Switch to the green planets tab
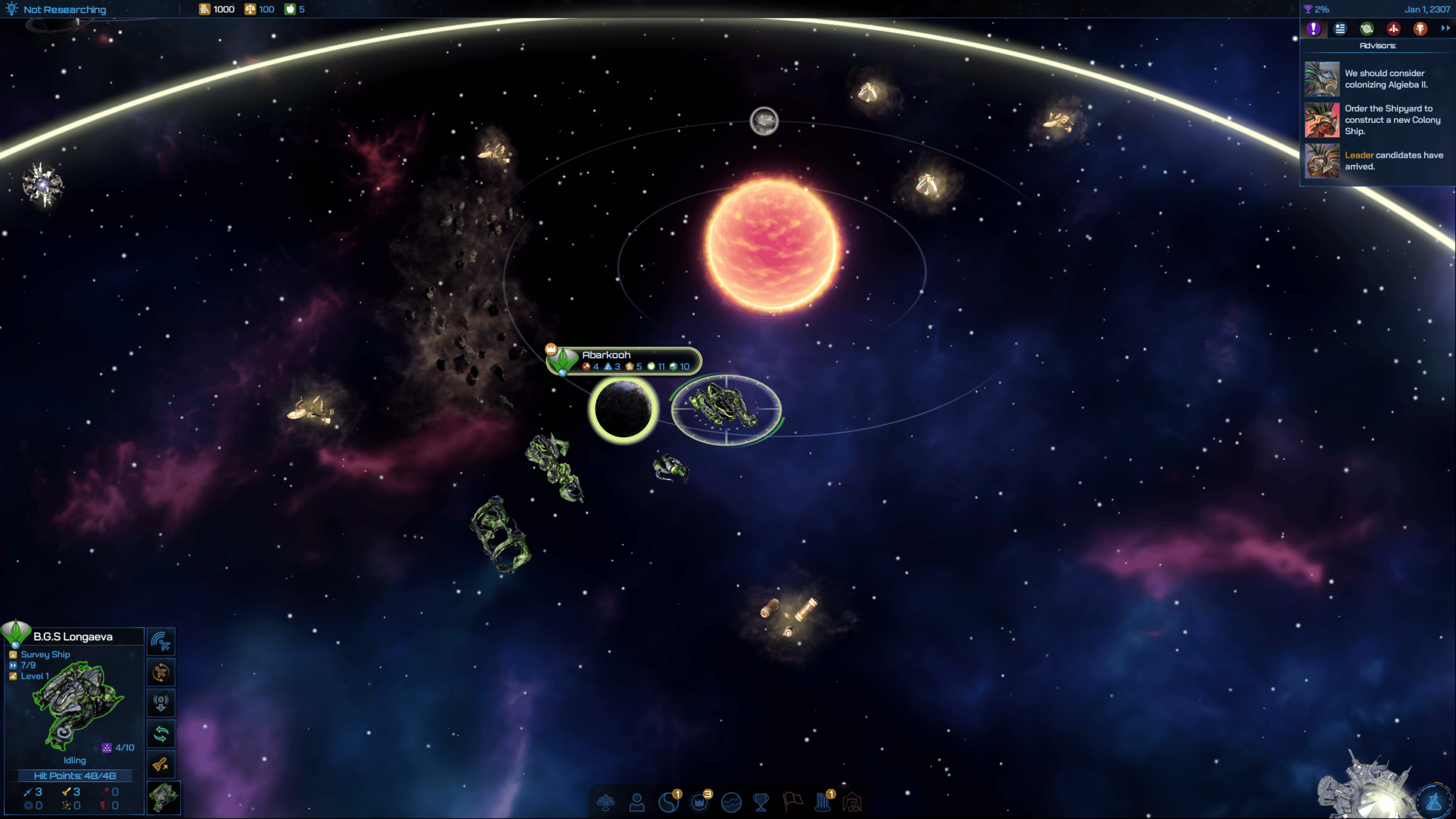Viewport: 1456px width, 819px height. (1367, 29)
